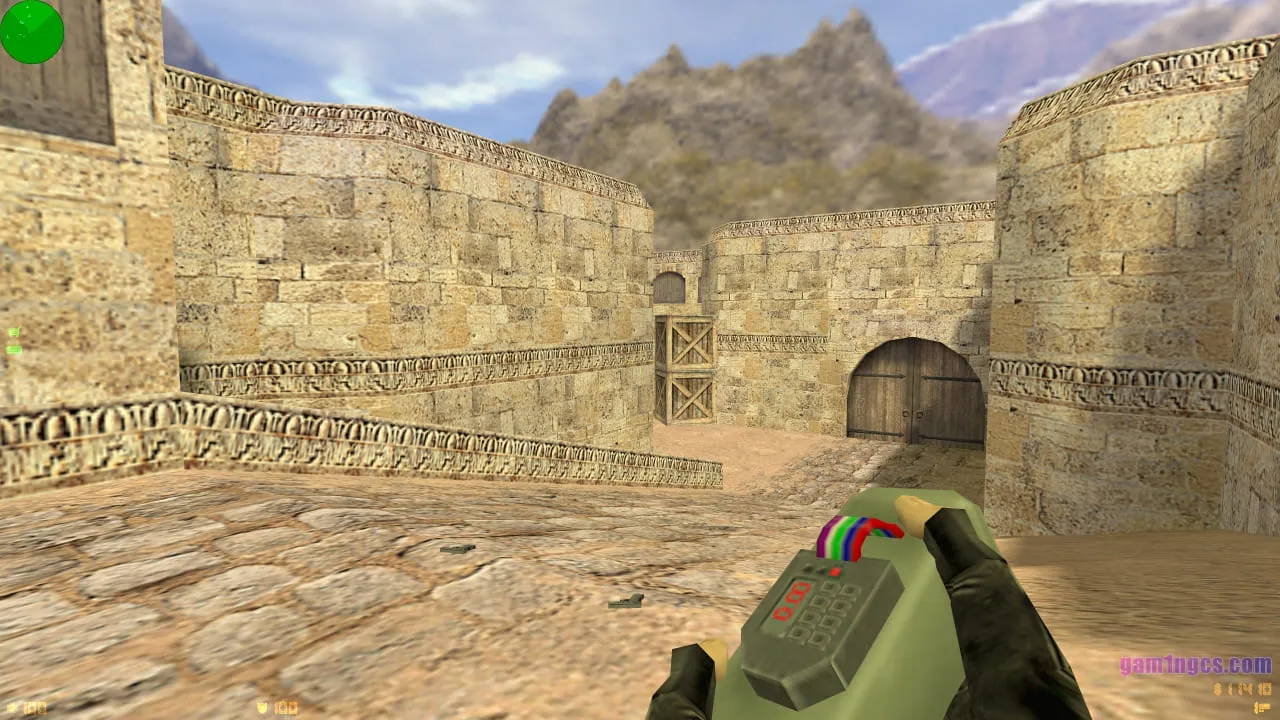Viewport: 1280px width, 720px height.
Task: Click the health counter next to the cross
Action: coord(33,706)
